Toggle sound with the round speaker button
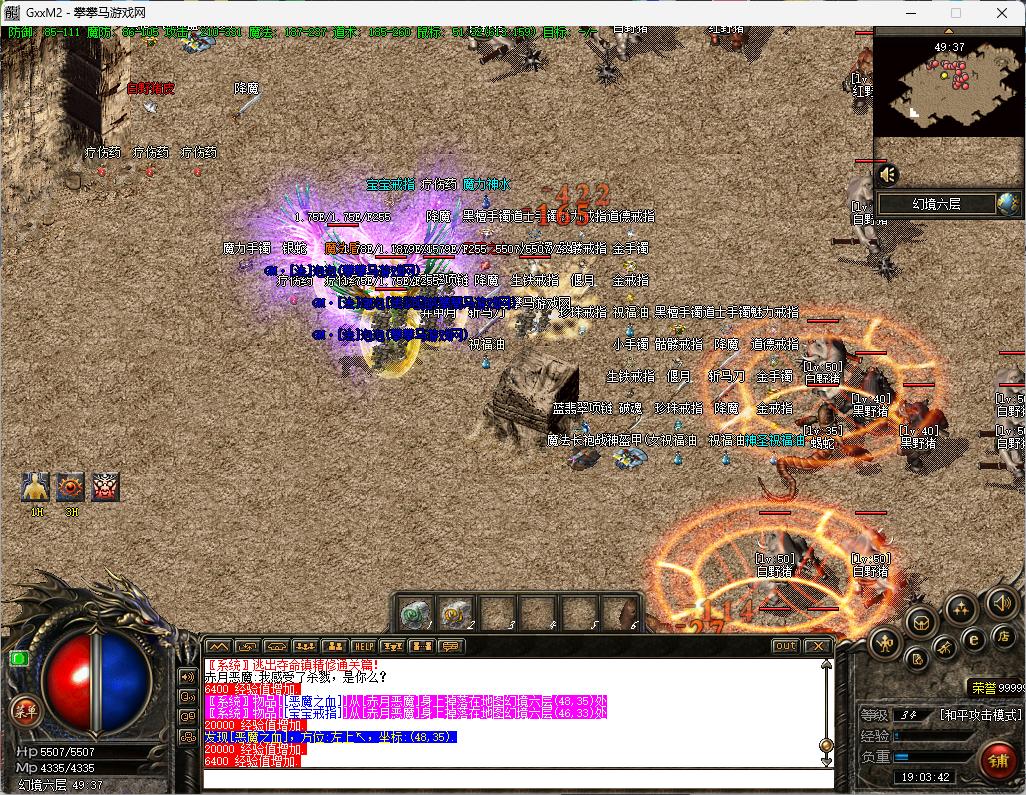This screenshot has width=1026, height=795. click(x=1002, y=603)
